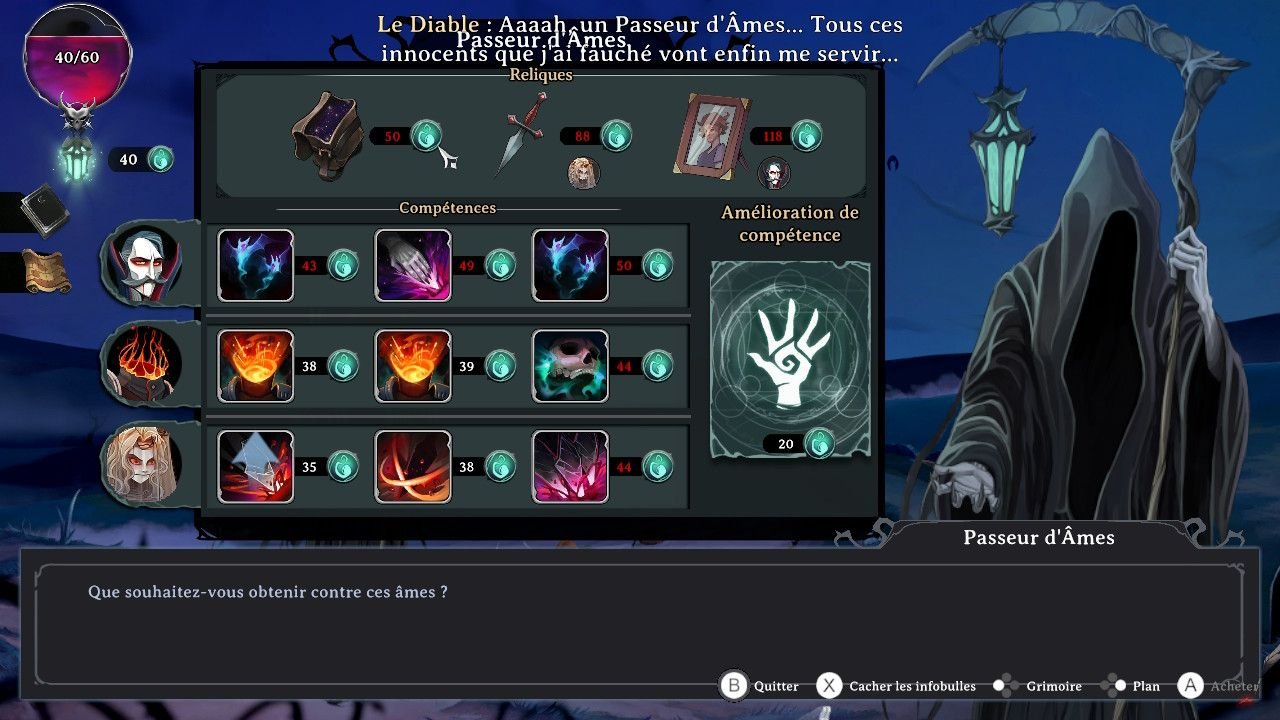Purchase the dagger relic costing 88 souls
The width and height of the screenshot is (1280, 720).
pos(520,135)
